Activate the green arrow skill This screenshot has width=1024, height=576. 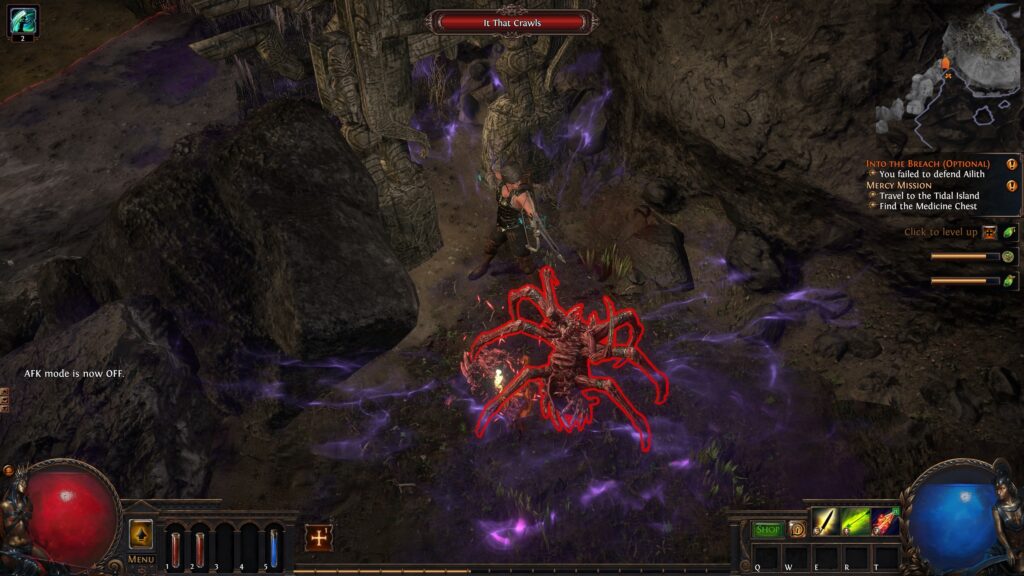click(x=855, y=522)
